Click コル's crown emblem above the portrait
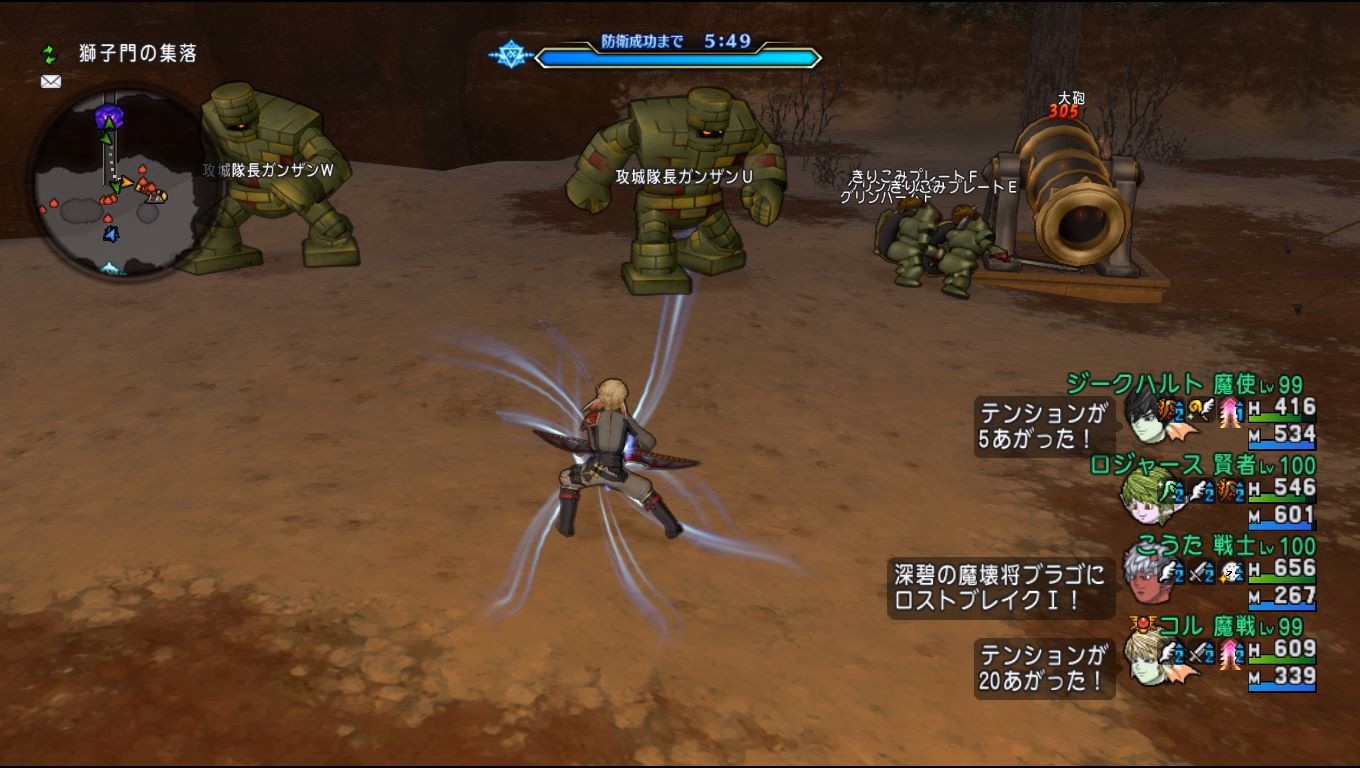Image resolution: width=1360 pixels, height=768 pixels. pos(1144,622)
